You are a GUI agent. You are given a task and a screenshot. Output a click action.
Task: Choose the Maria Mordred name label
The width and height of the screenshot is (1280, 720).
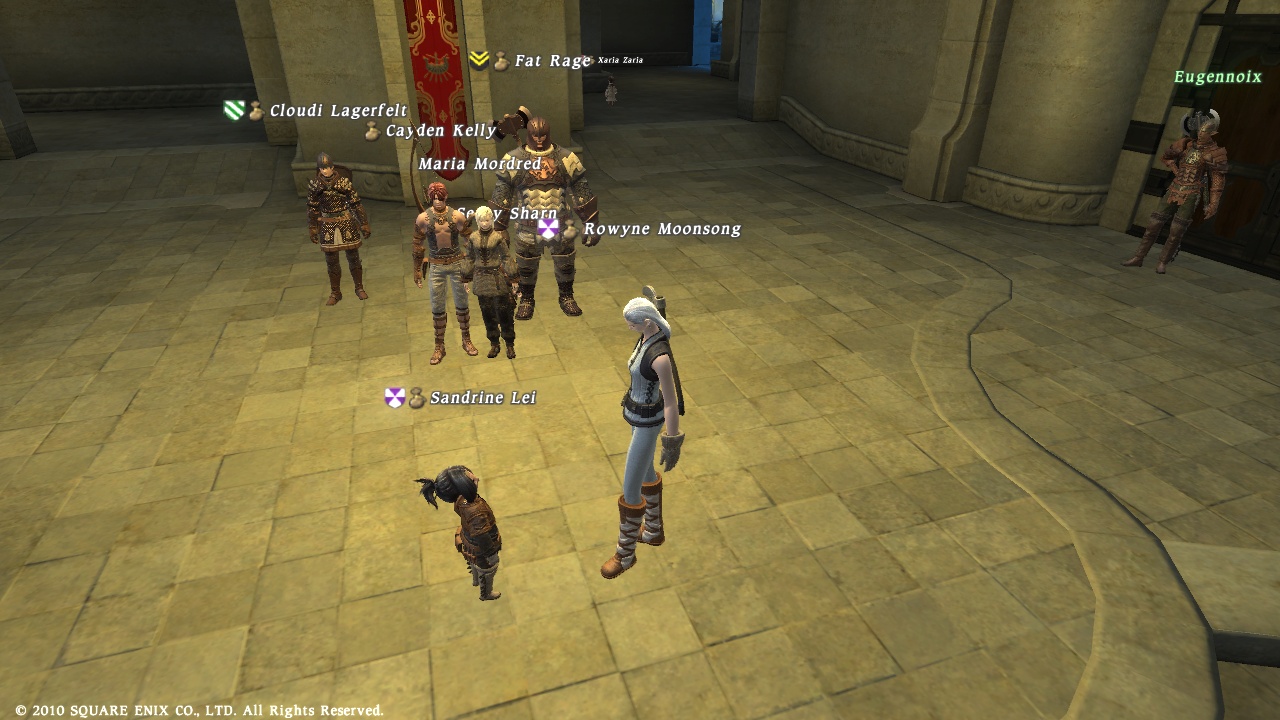point(480,164)
